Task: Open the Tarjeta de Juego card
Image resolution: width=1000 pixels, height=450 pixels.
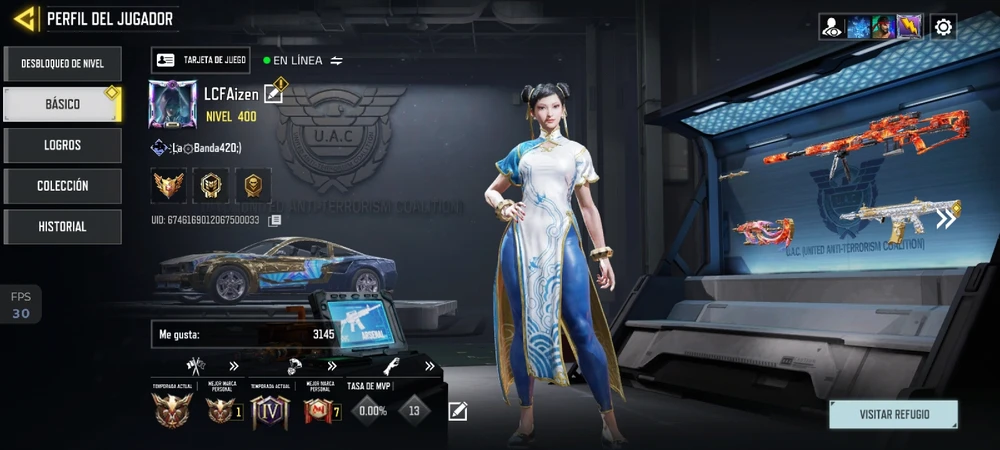Action: [x=201, y=60]
